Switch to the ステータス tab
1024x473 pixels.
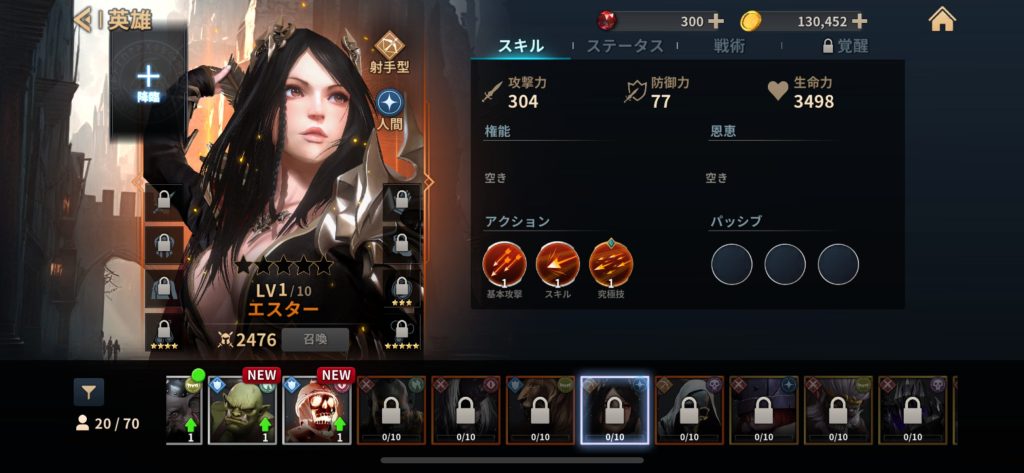(x=625, y=46)
